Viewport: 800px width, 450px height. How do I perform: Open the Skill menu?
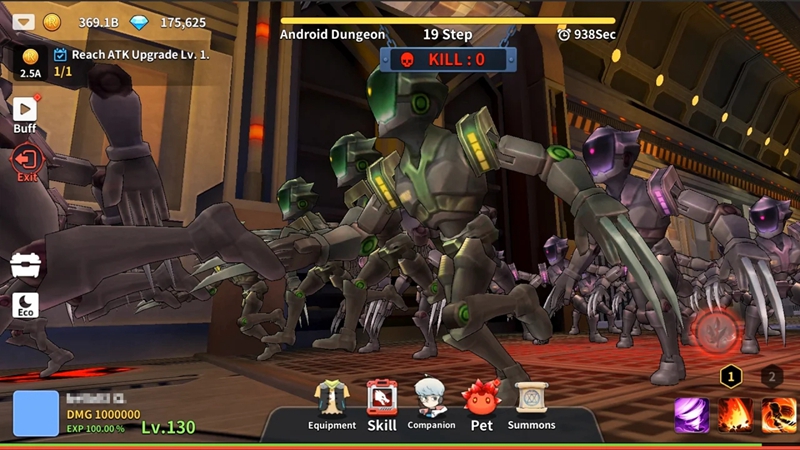pos(382,404)
